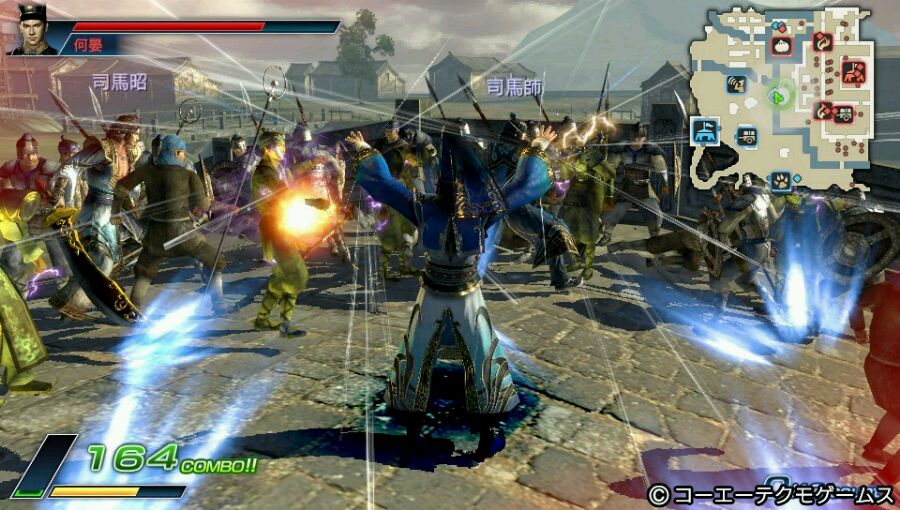Click the red supply cart minimap marker
The image size is (900, 510).
843,112
